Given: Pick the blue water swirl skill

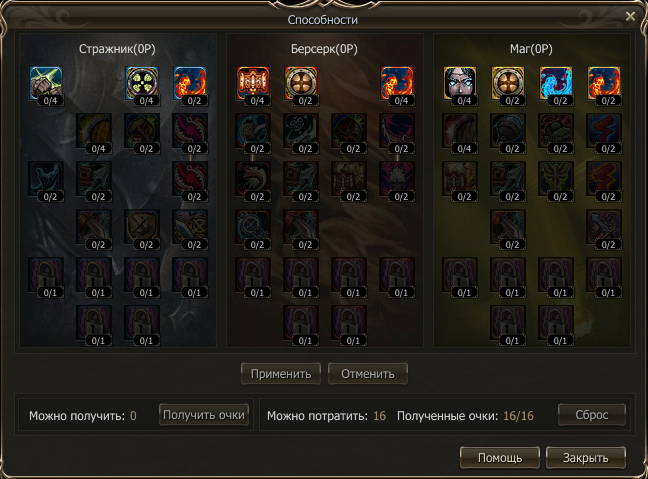Looking at the screenshot, I should pyautogui.click(x=556, y=83).
